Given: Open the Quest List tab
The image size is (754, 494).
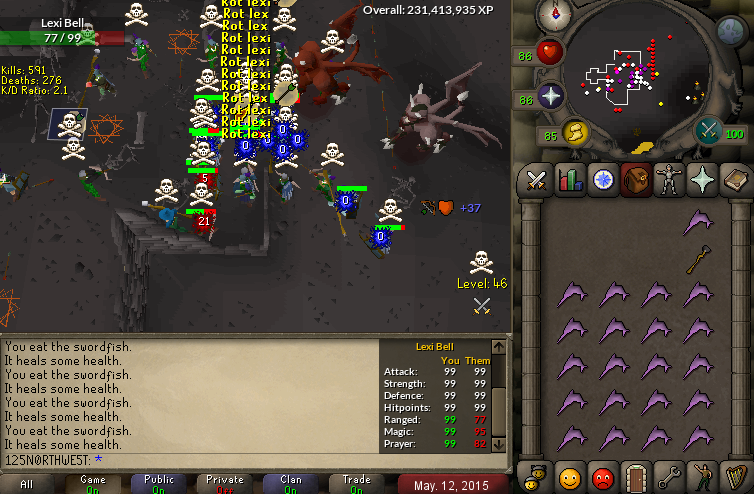Looking at the screenshot, I should coord(603,180).
